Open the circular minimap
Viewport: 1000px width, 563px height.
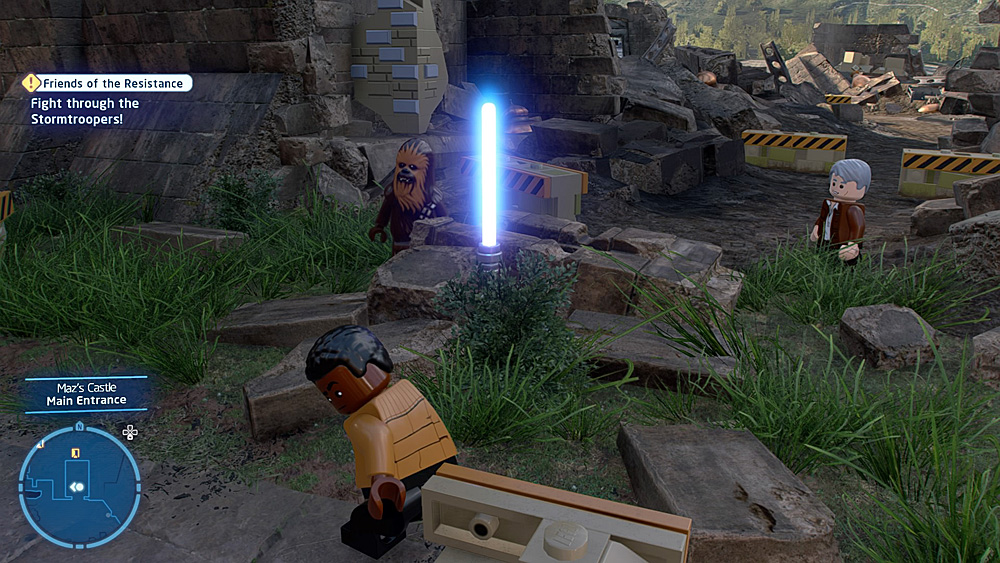click(79, 486)
